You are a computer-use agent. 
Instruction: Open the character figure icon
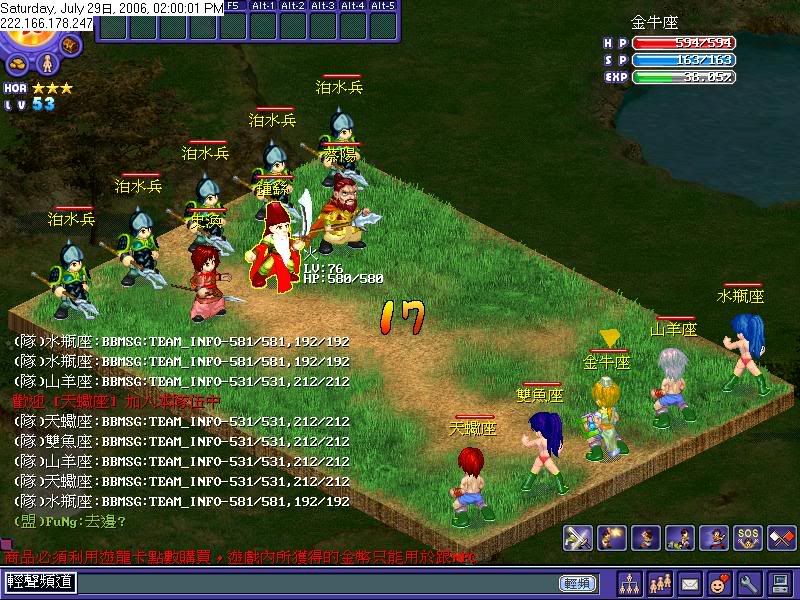46,64
